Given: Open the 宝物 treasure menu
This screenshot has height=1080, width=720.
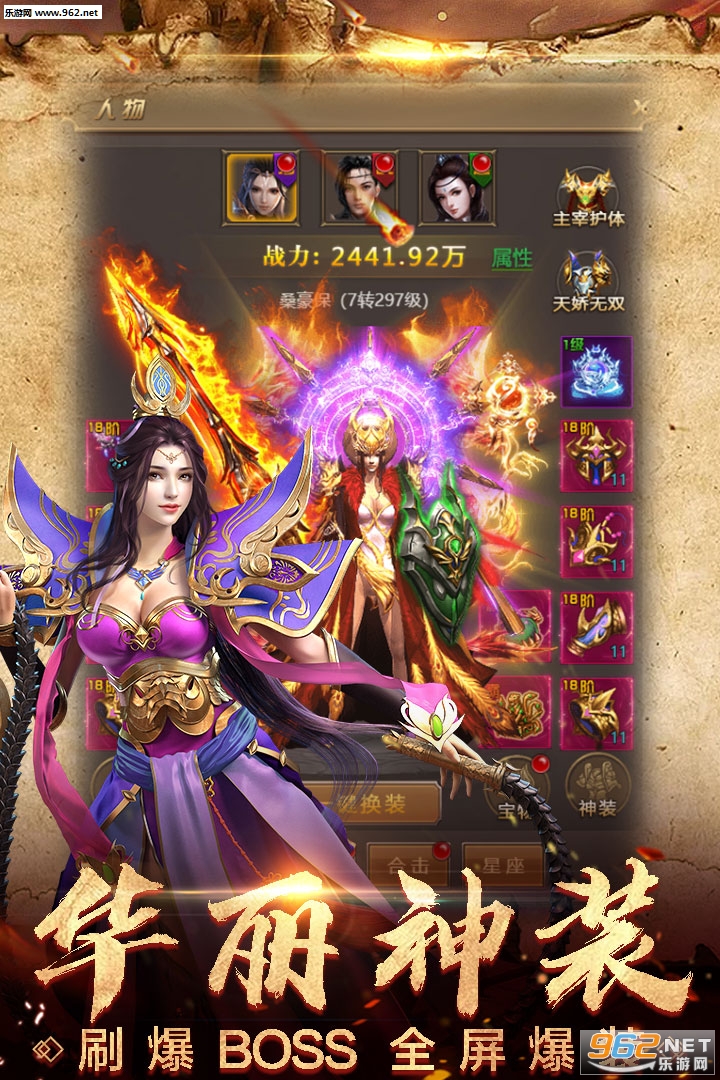Looking at the screenshot, I should (517, 792).
